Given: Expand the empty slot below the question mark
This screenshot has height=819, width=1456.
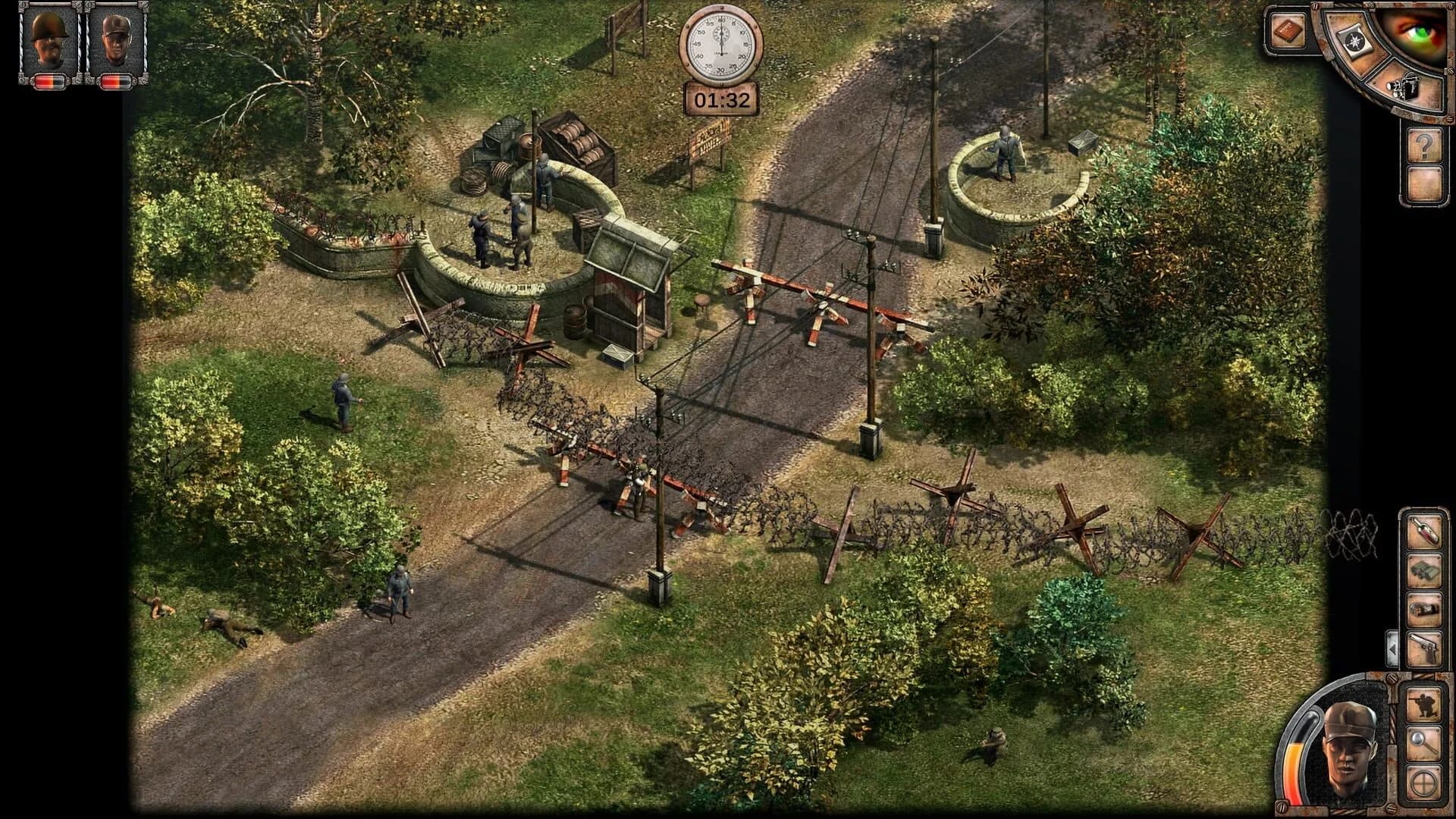Looking at the screenshot, I should [1425, 183].
